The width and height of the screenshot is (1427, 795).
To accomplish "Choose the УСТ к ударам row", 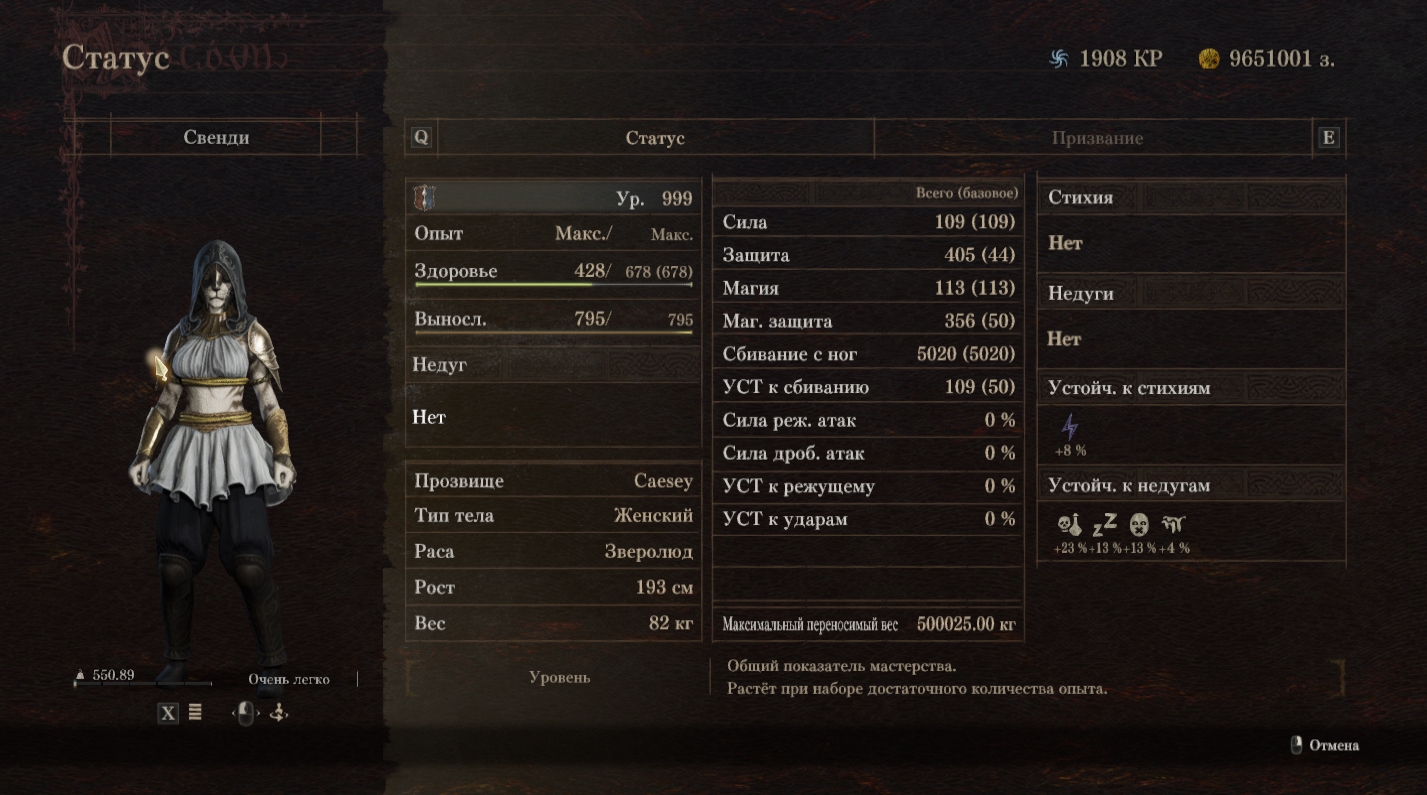I will pyautogui.click(x=868, y=519).
